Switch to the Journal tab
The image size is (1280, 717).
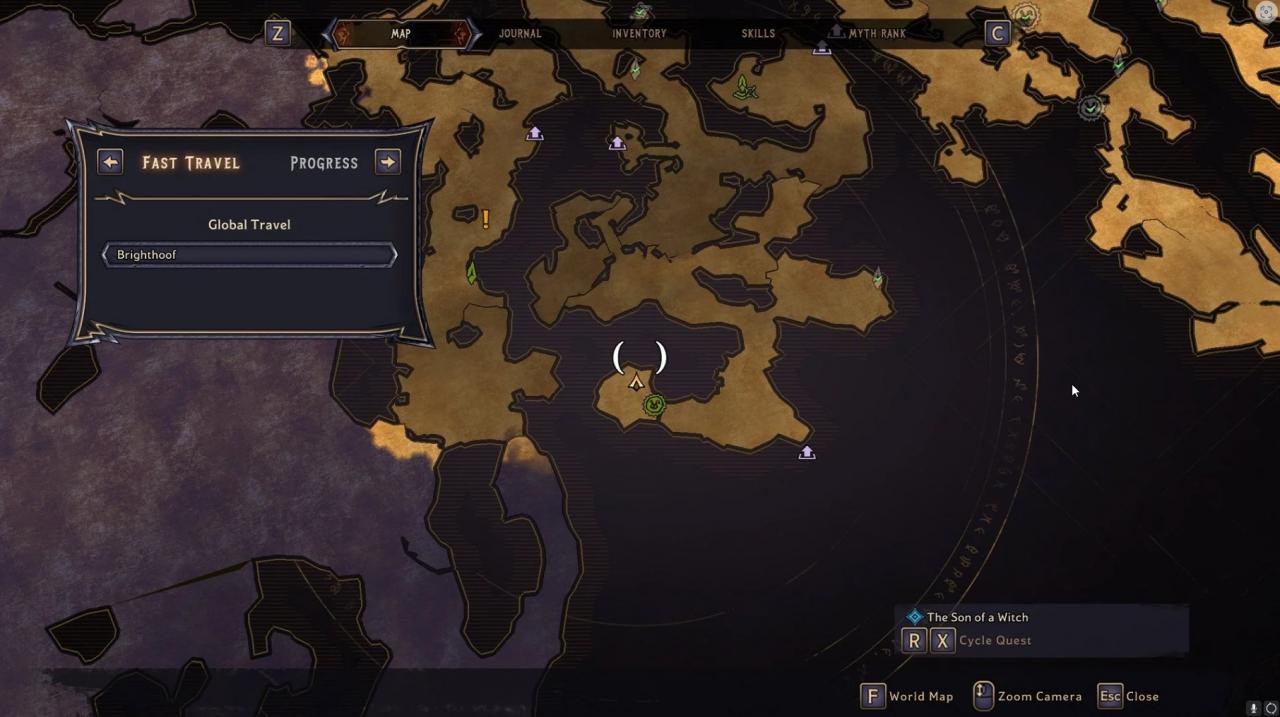[x=520, y=33]
